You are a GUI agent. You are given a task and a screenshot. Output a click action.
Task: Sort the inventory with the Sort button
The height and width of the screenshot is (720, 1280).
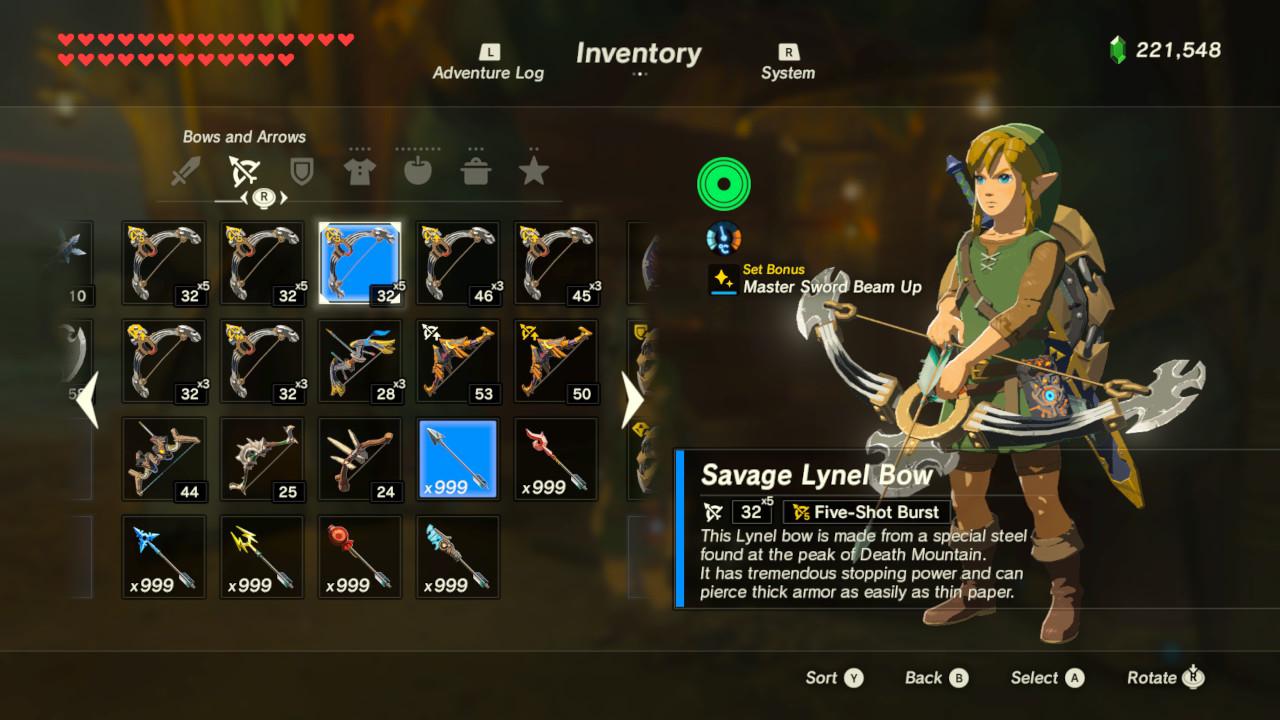coord(833,677)
